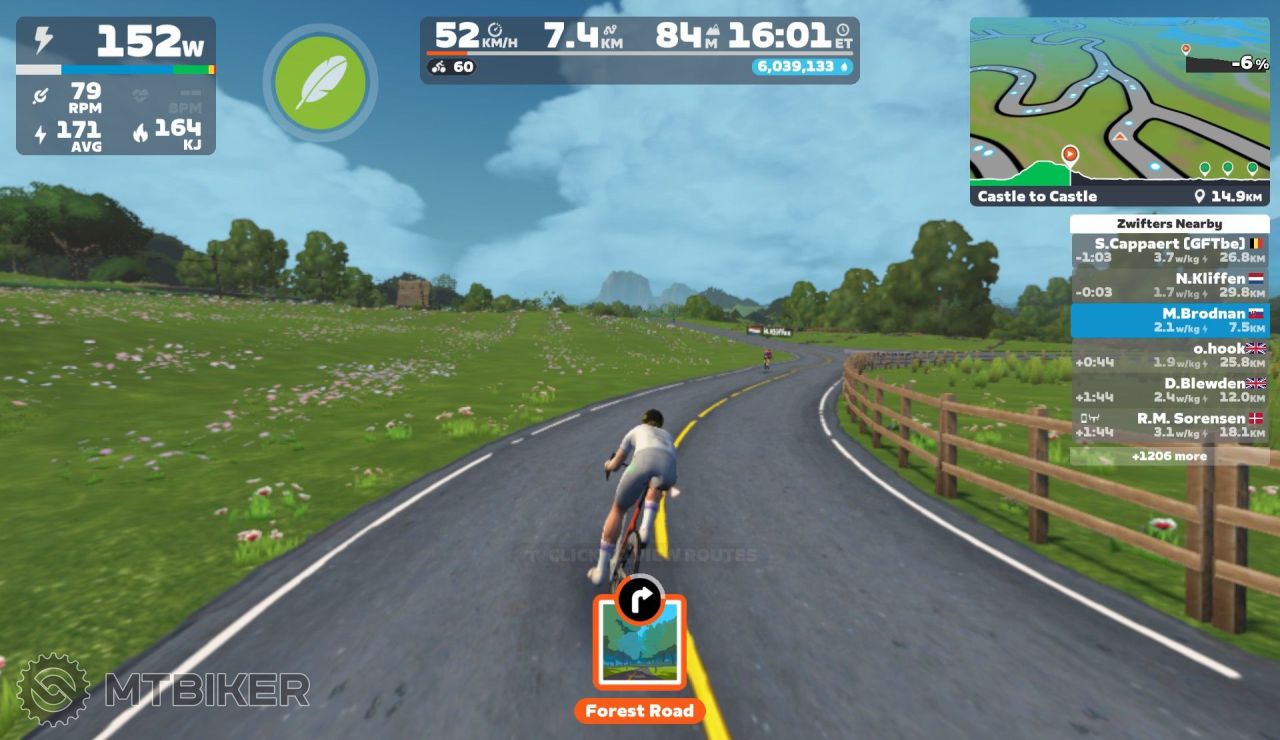1280x740 pixels.
Task: Choose R.M. Sorensen in the rider list
Action: click(x=1169, y=425)
